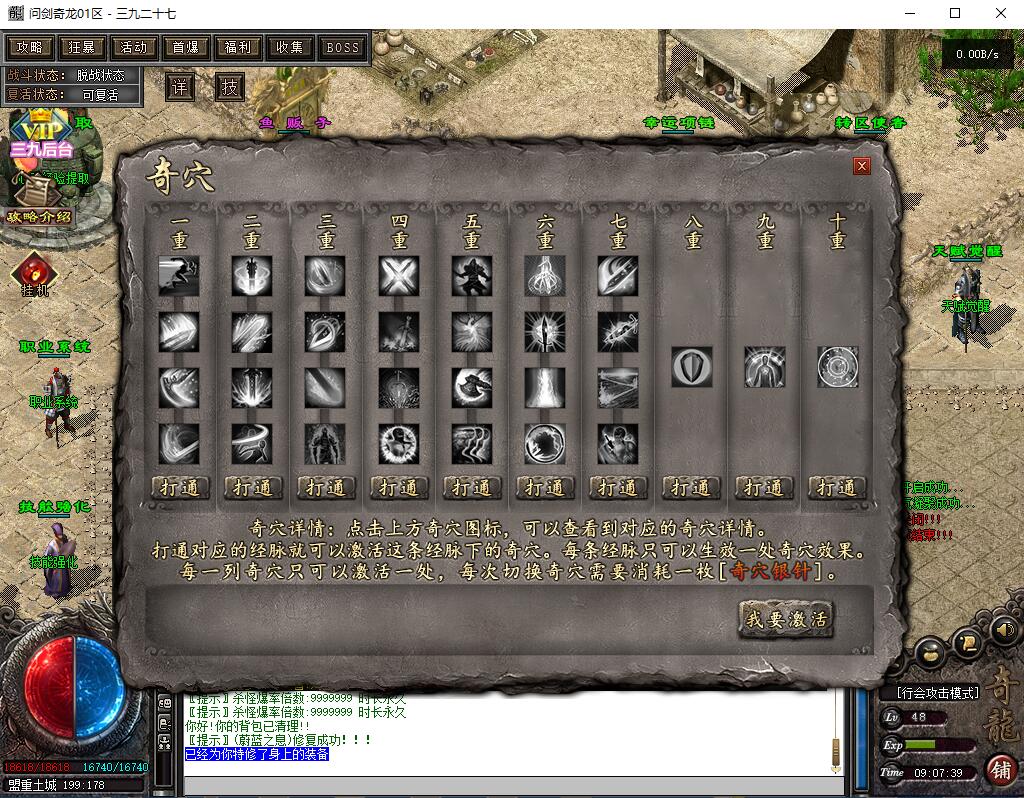Open the 活动 events menu
This screenshot has height=798, width=1024.
(134, 47)
